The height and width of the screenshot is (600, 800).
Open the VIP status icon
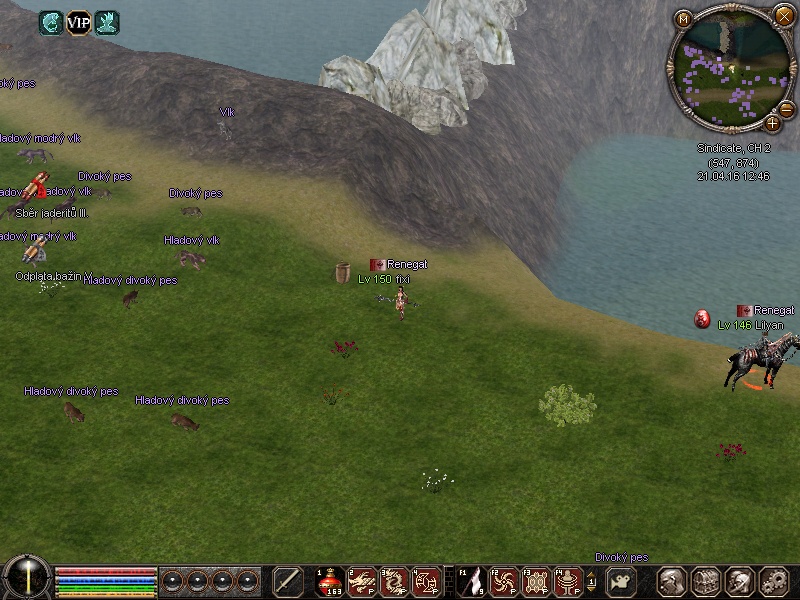[78, 22]
